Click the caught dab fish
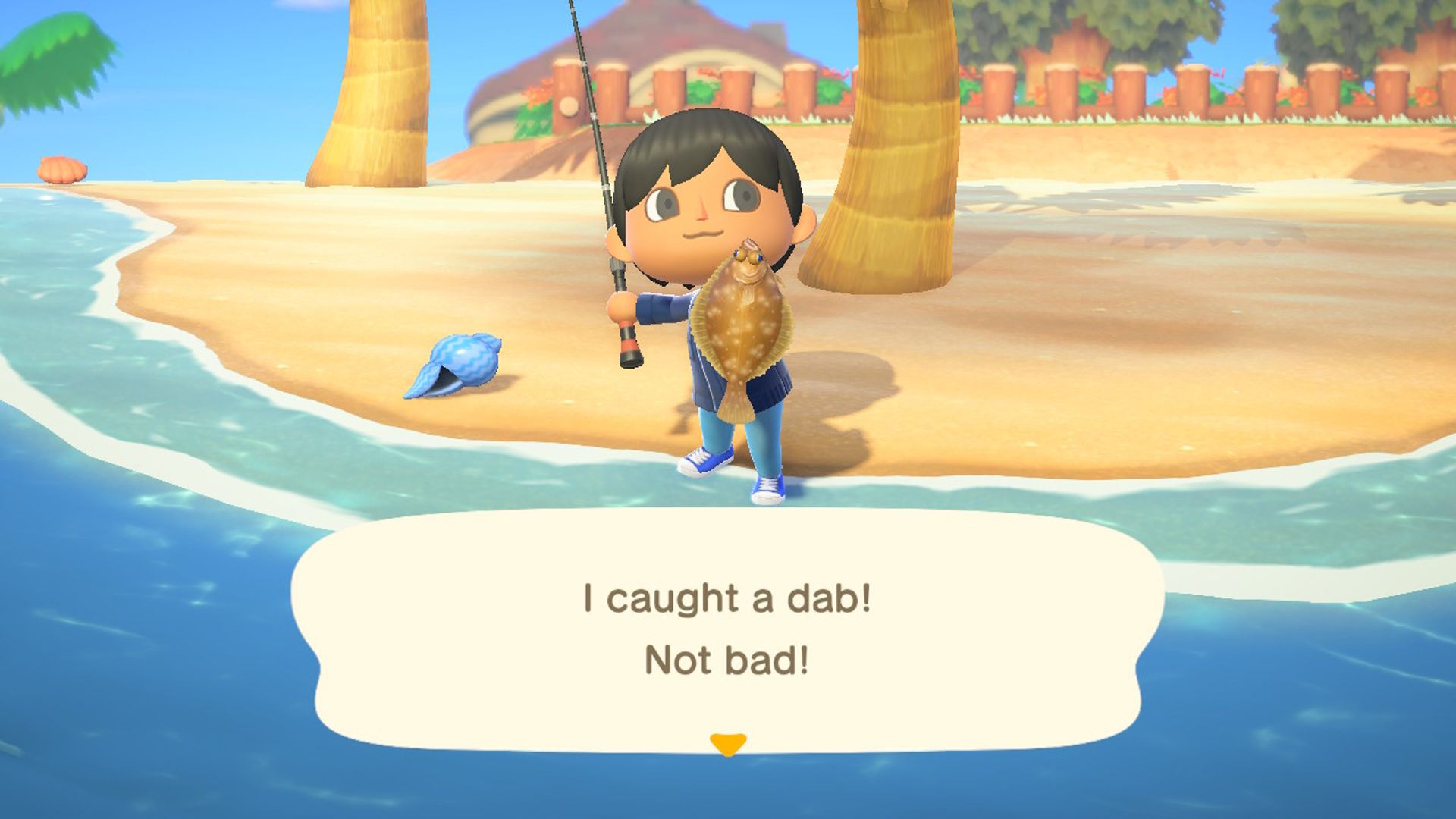Screen dimensions: 1456x819 pyautogui.click(x=747, y=326)
